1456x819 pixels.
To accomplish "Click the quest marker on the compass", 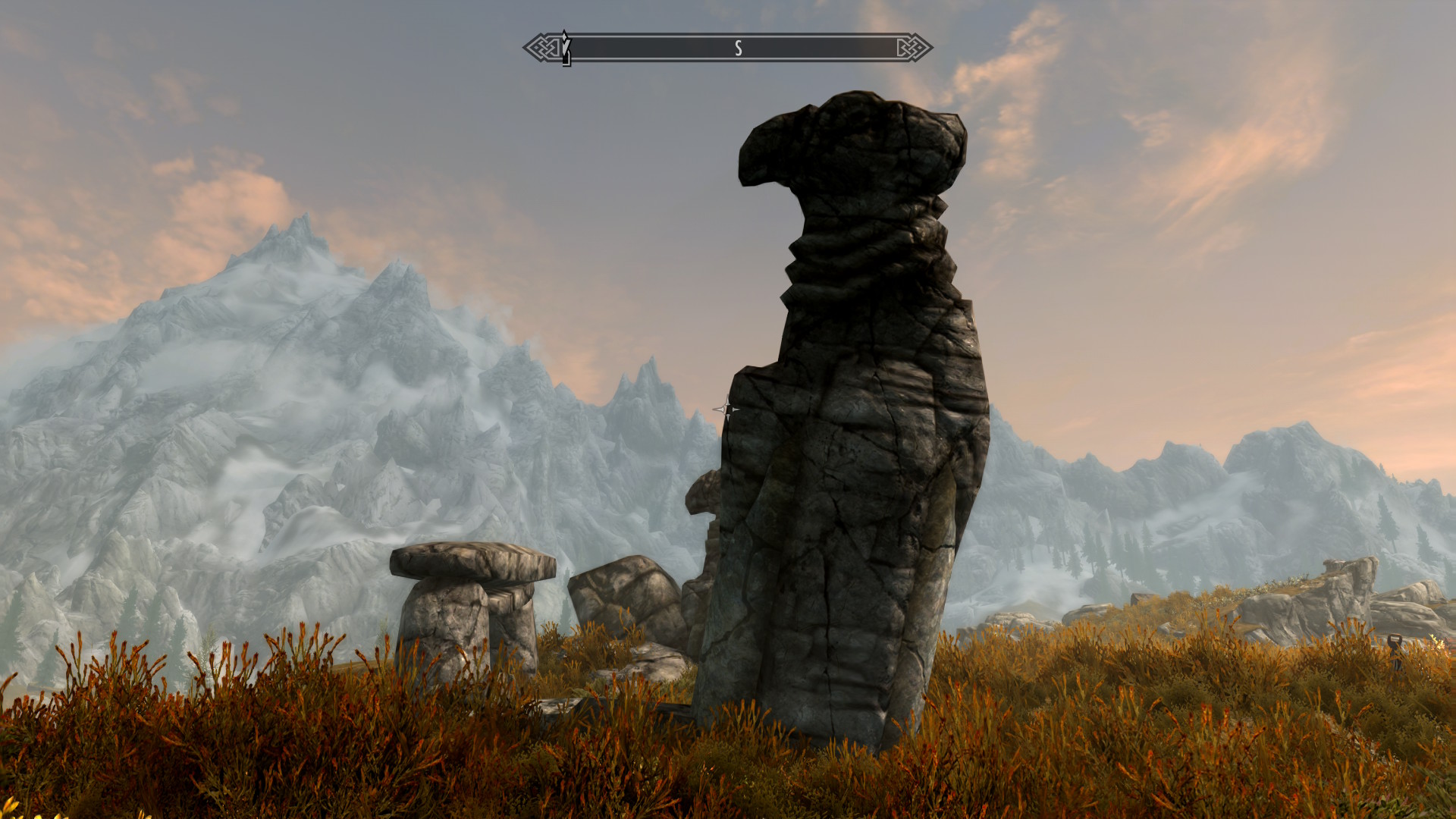I will 566,48.
